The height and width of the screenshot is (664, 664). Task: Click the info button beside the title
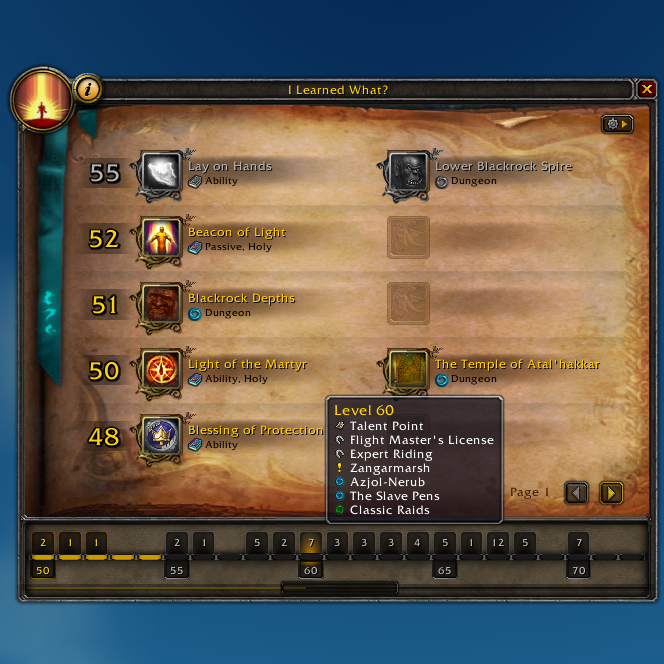[88, 89]
